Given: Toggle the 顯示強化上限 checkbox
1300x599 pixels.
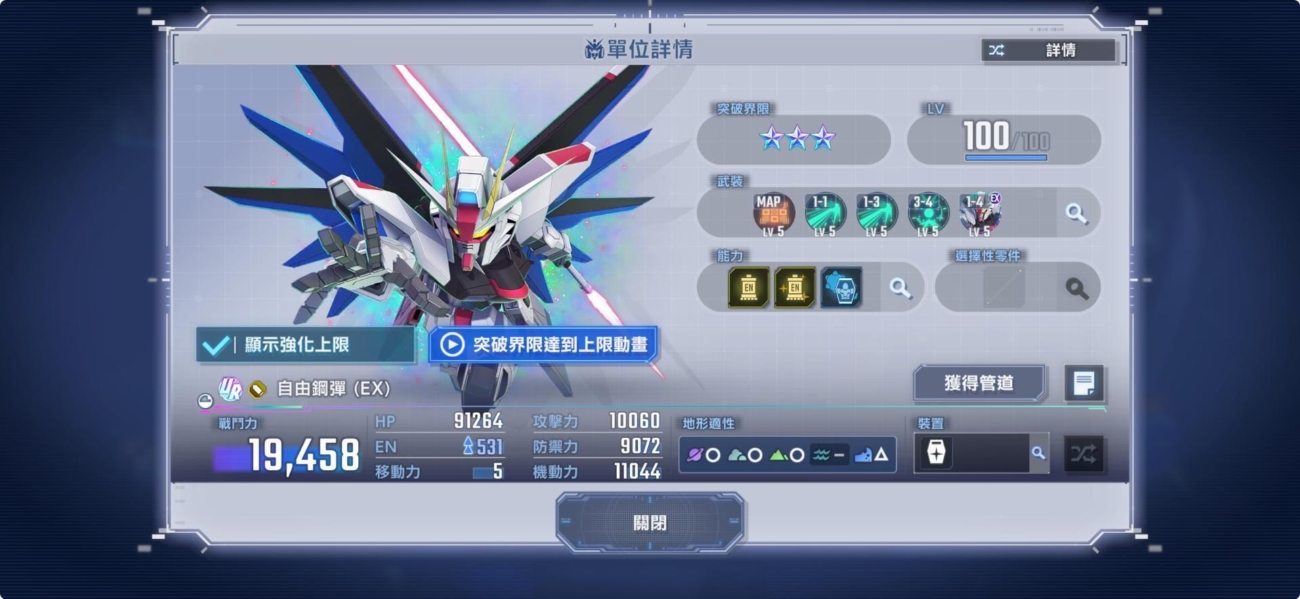Looking at the screenshot, I should tap(216, 345).
